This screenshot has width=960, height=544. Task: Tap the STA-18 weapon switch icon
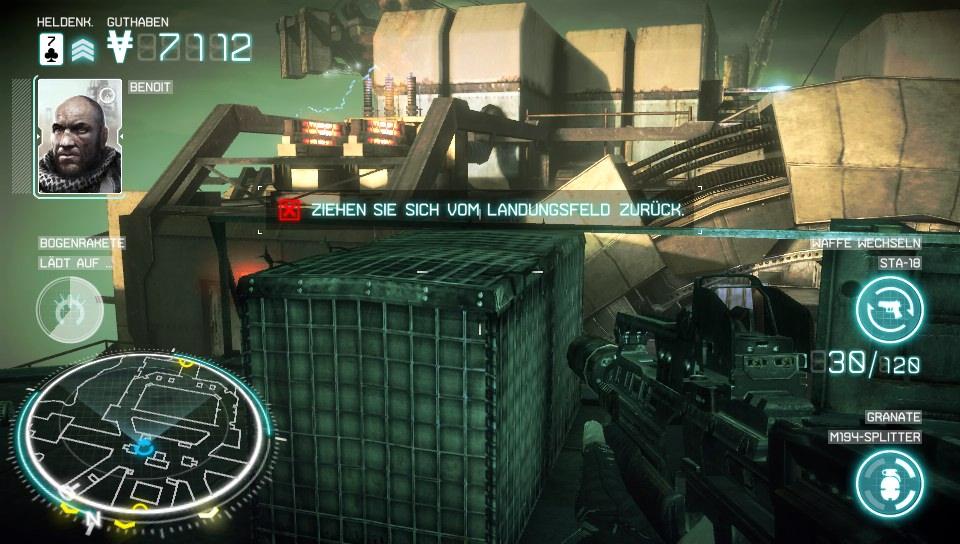(889, 307)
